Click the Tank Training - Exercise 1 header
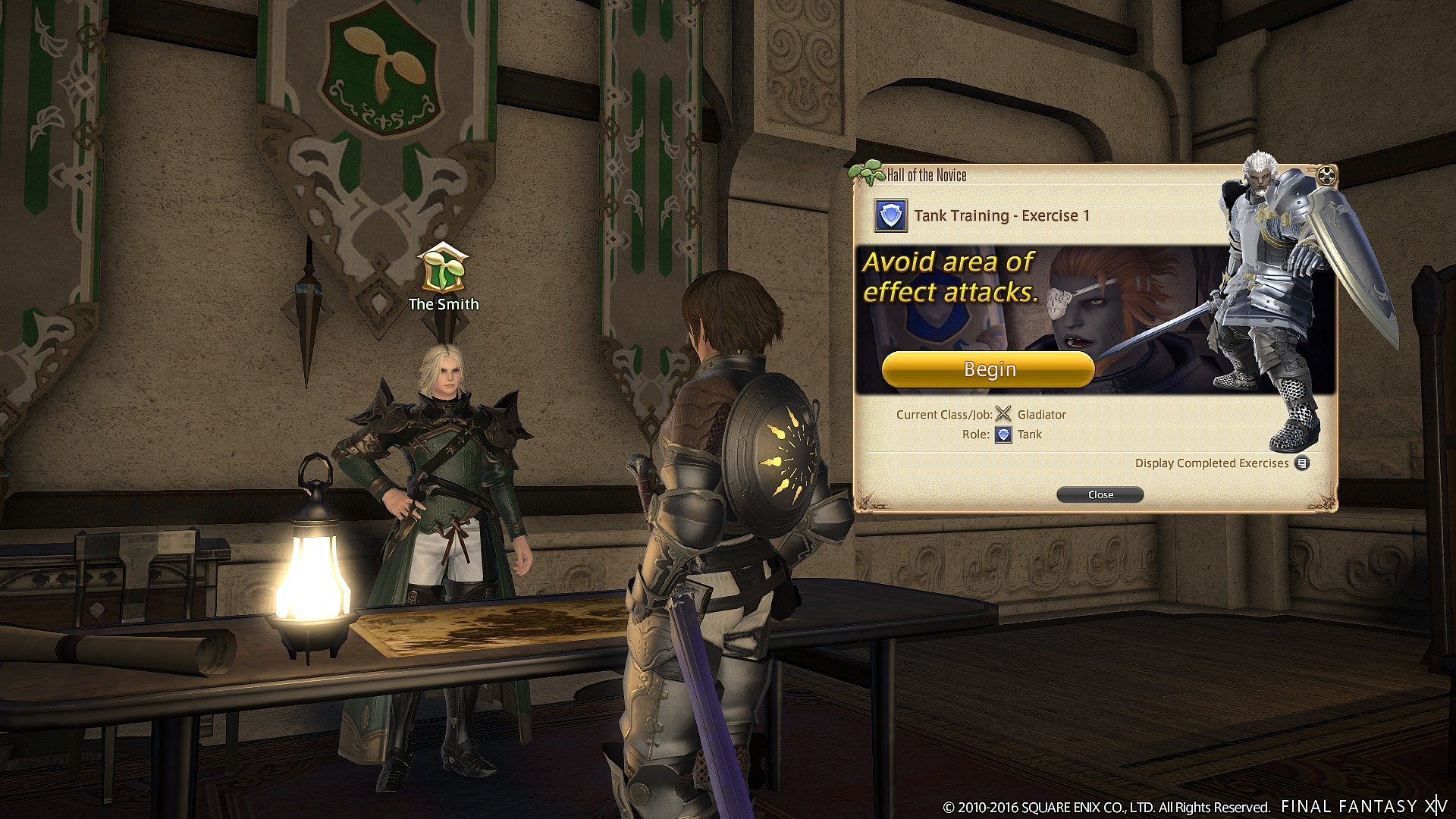 [1003, 215]
